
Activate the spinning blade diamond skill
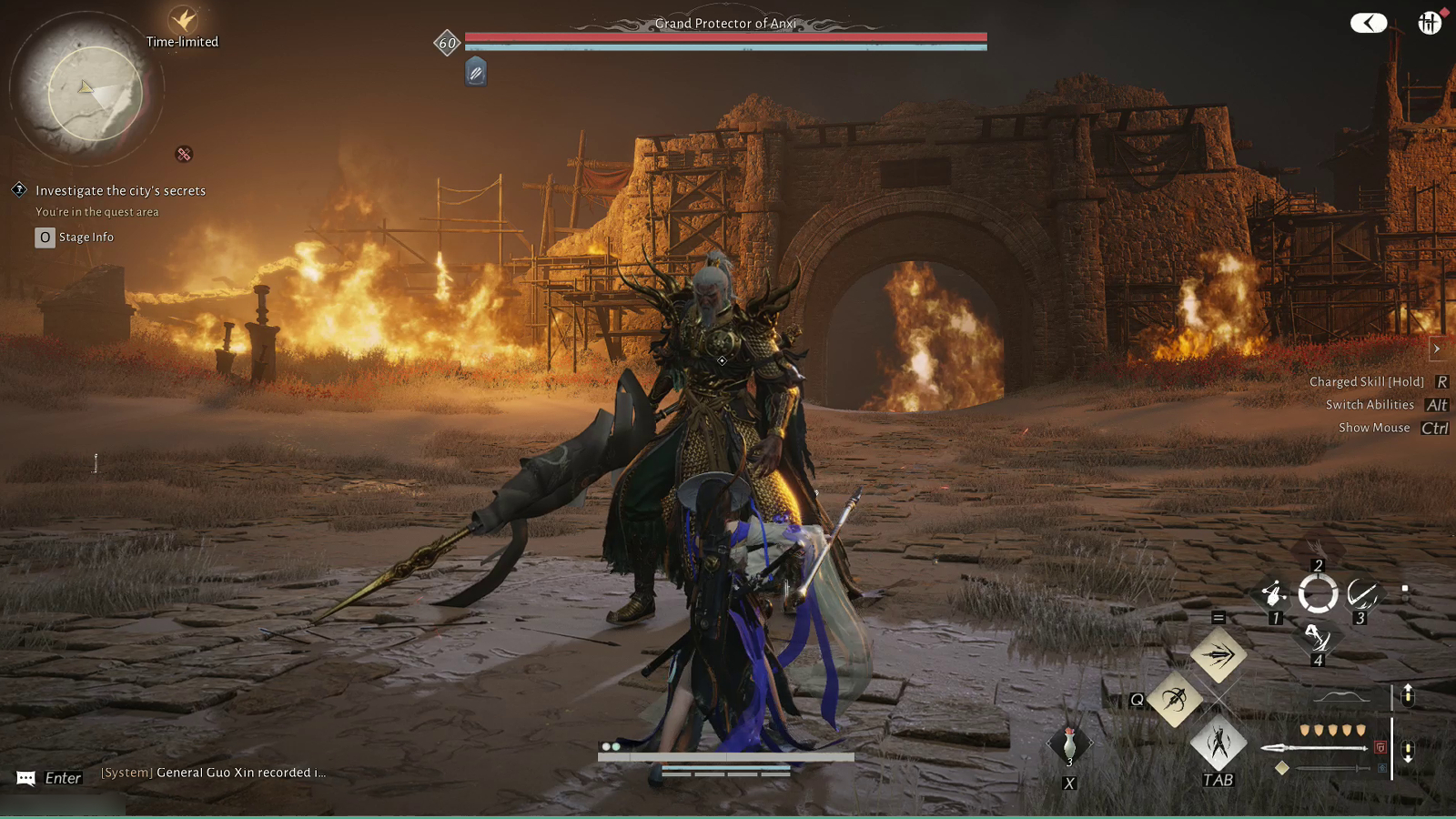click(1175, 699)
